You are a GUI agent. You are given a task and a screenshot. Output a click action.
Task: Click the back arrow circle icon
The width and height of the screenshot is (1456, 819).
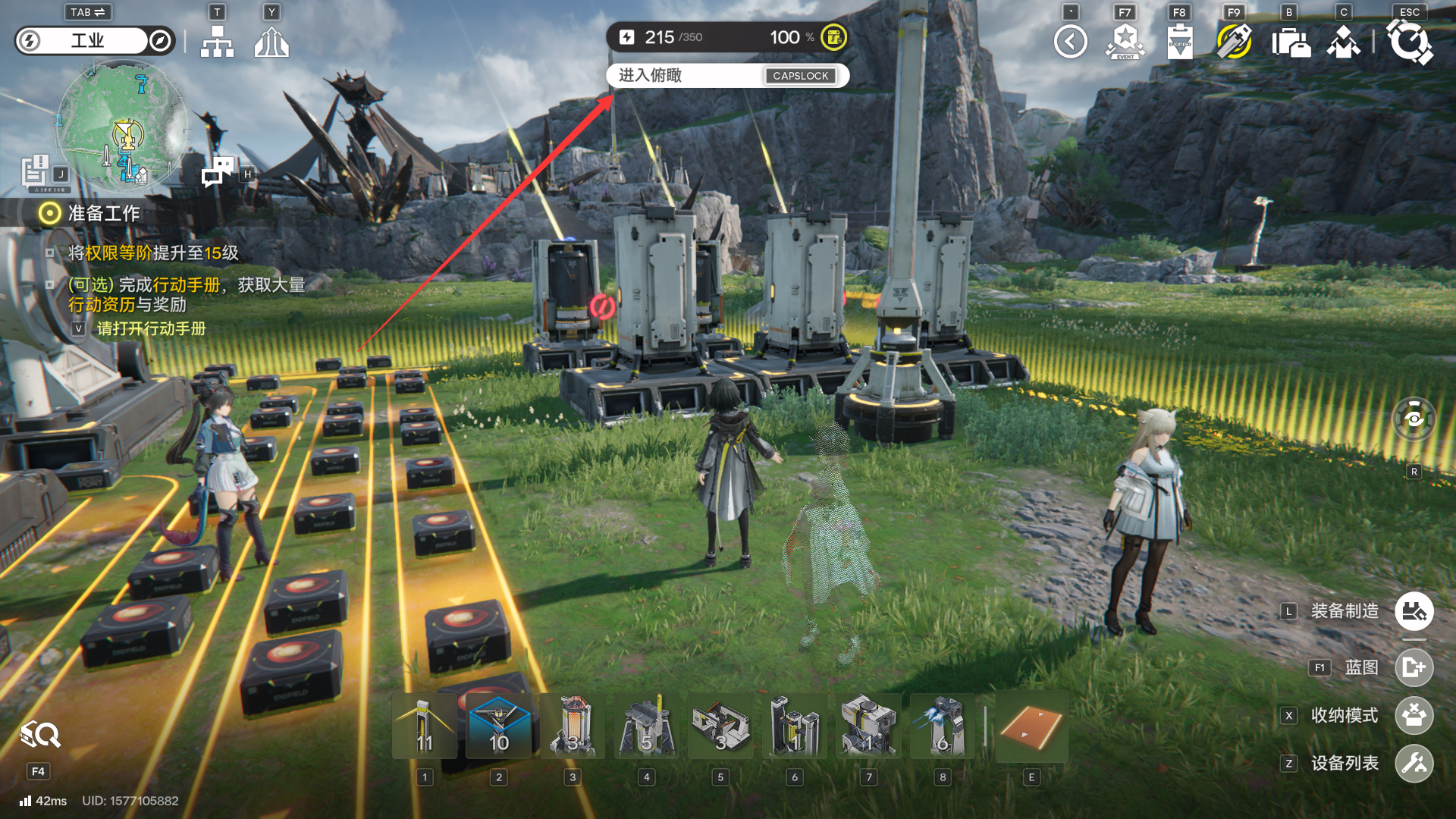click(x=1070, y=42)
